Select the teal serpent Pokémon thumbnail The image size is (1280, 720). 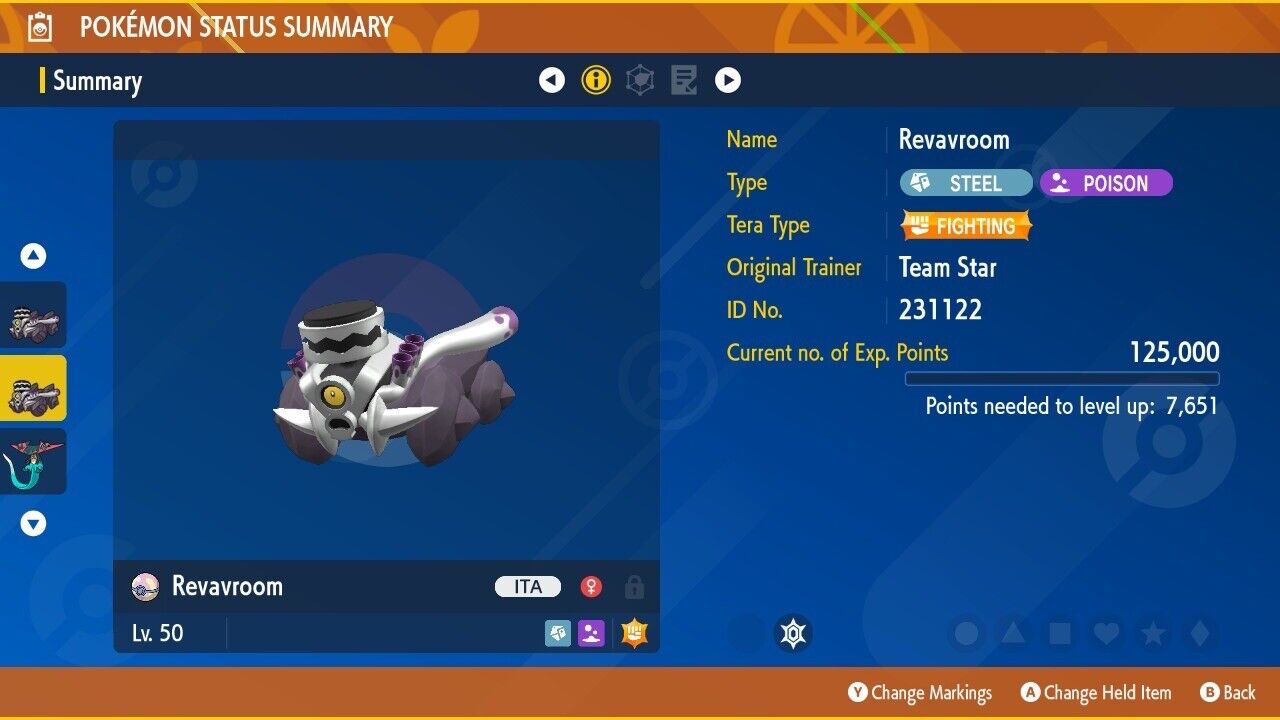(34, 462)
